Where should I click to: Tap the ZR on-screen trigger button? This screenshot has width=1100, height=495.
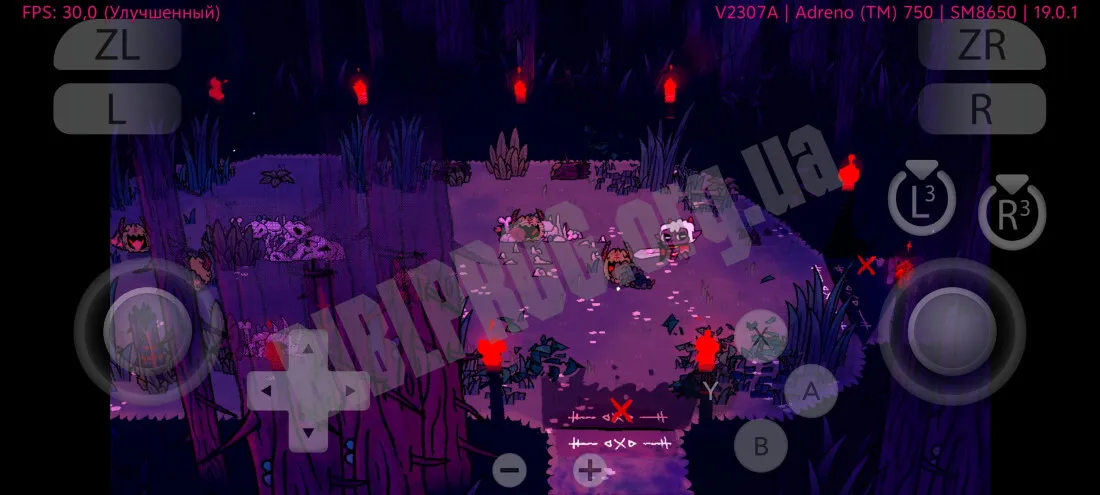(981, 46)
